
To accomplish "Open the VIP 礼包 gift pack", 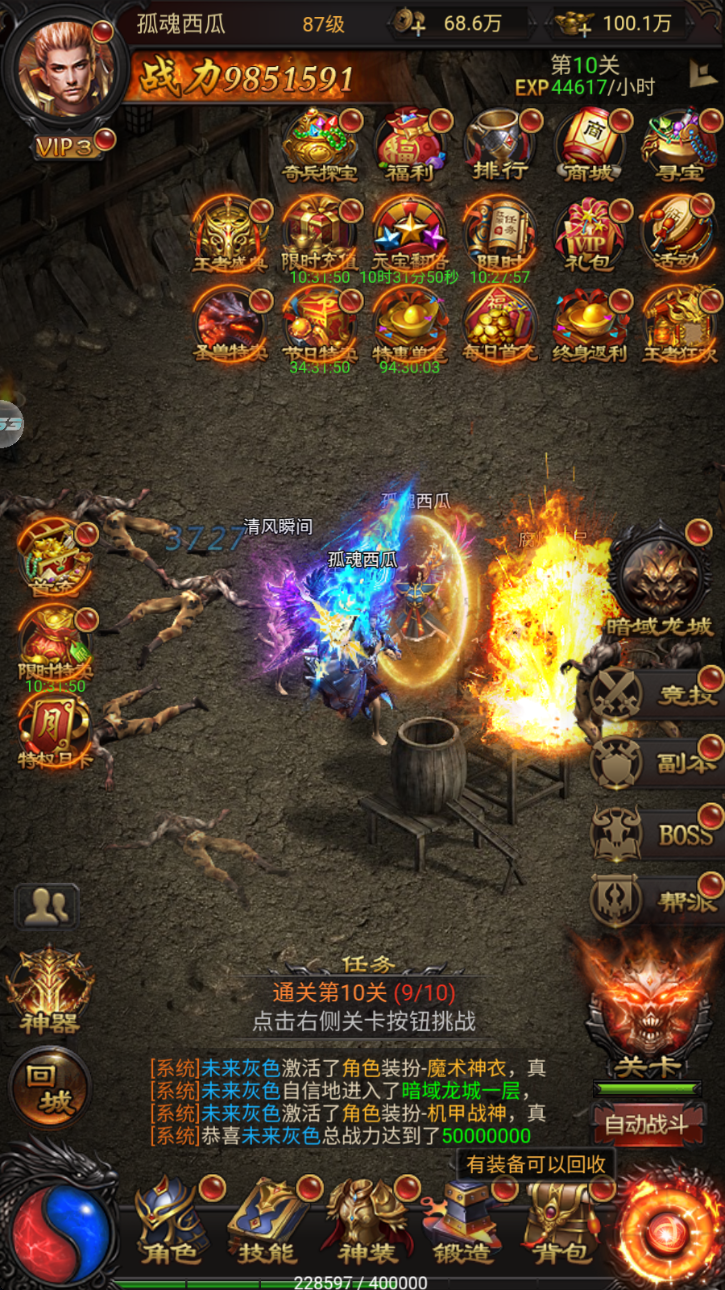I will point(590,235).
